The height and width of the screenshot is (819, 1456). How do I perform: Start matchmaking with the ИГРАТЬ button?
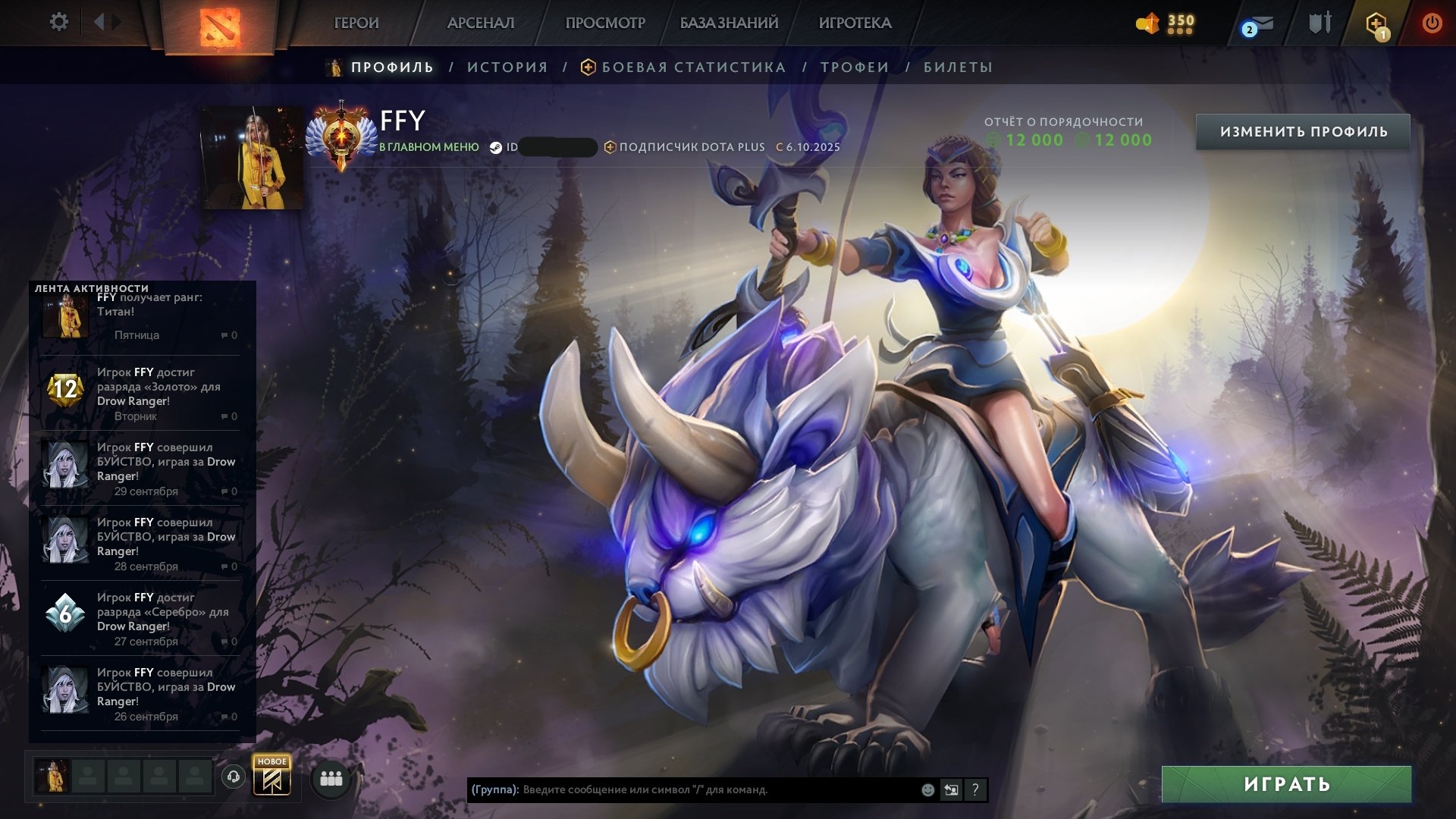1286,784
